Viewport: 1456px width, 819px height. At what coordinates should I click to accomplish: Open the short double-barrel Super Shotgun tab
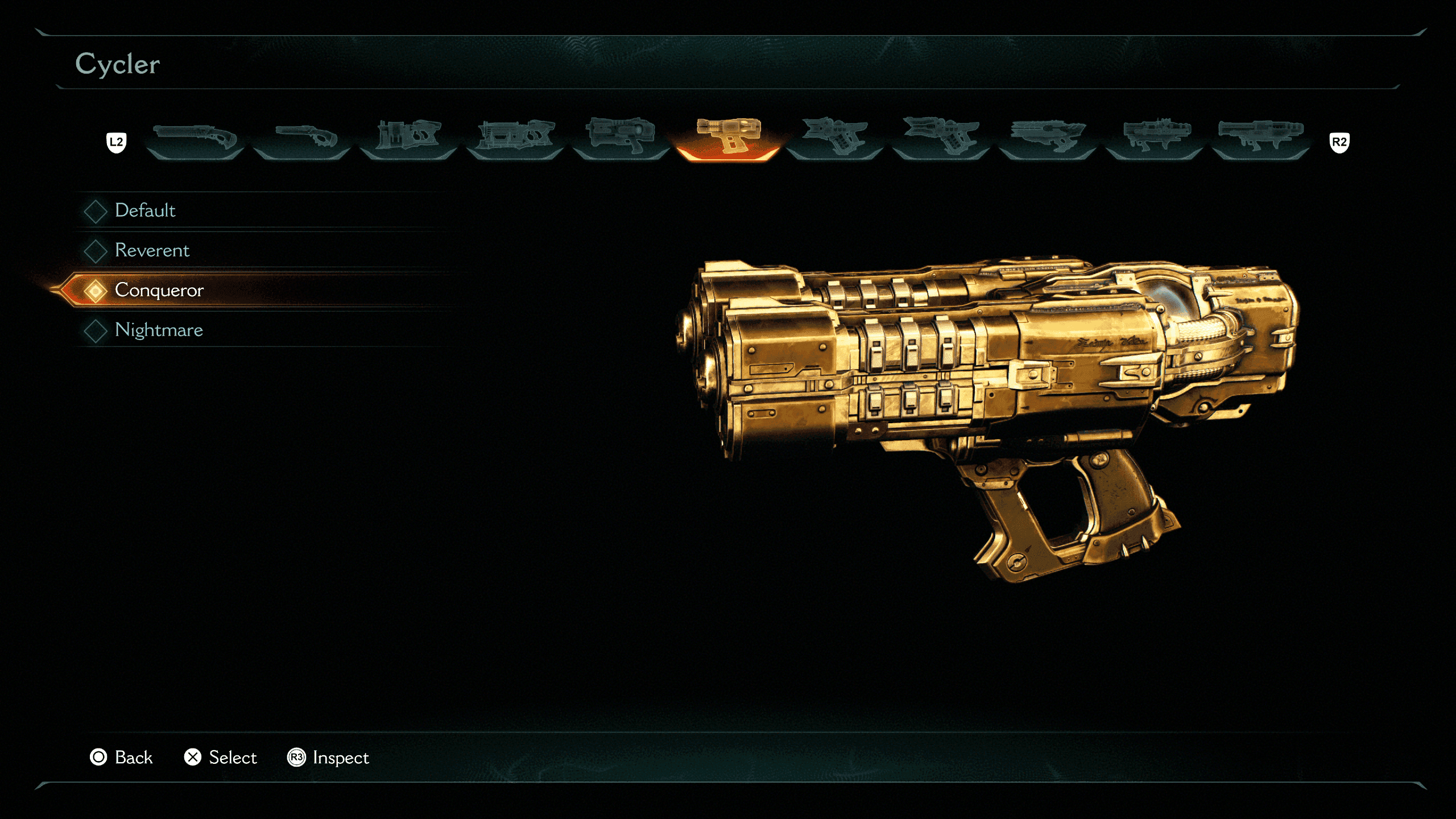click(x=302, y=138)
